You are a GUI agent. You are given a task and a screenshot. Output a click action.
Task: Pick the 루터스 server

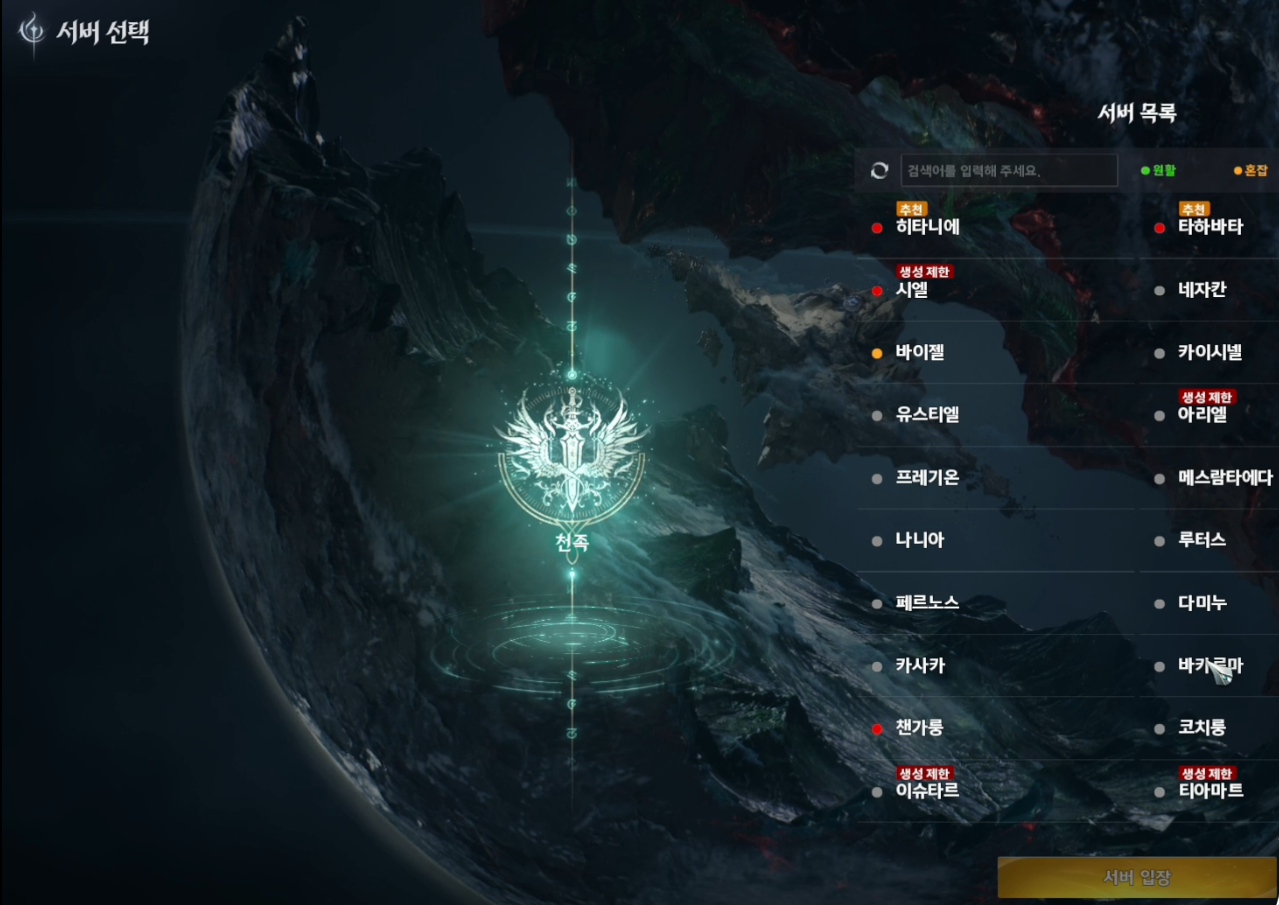click(x=1202, y=540)
